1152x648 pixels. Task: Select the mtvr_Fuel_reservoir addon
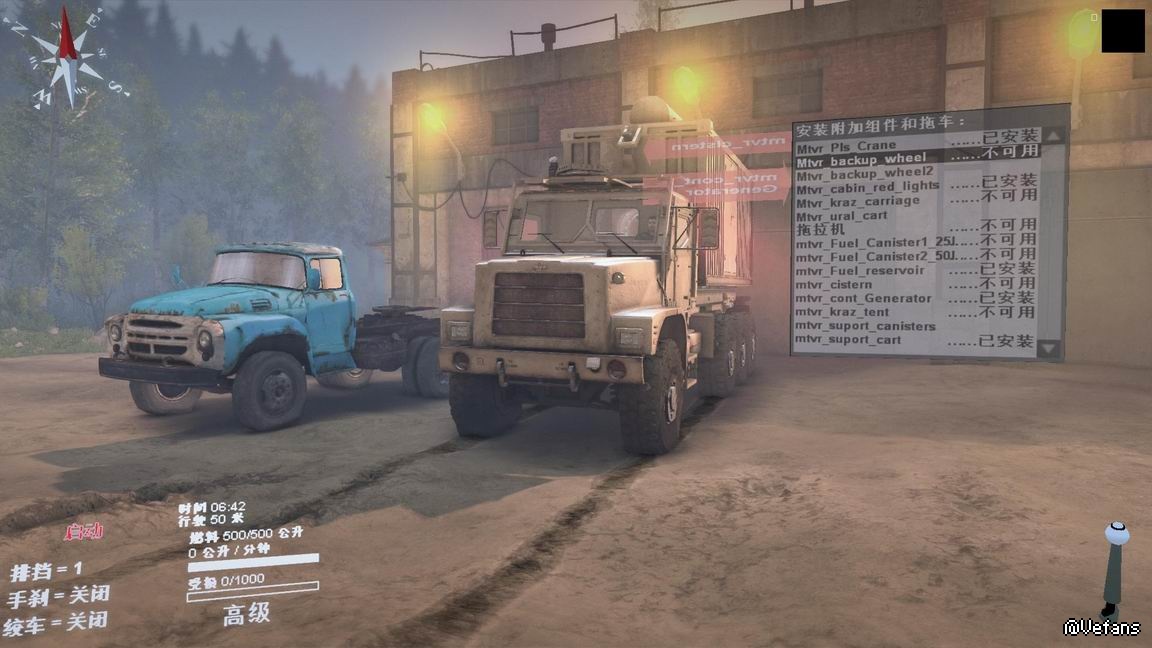point(915,270)
